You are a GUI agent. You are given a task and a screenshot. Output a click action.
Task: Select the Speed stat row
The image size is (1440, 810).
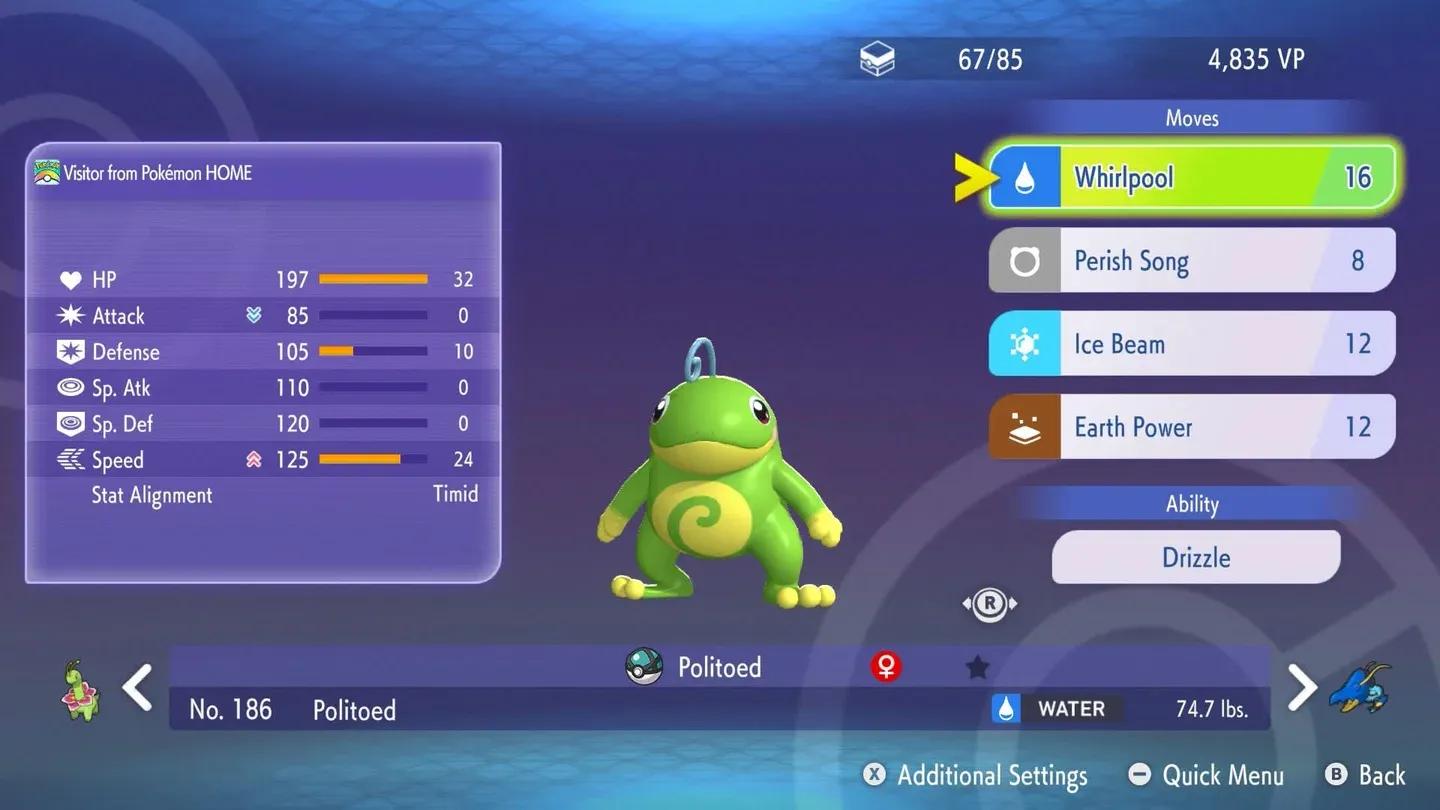coord(264,460)
